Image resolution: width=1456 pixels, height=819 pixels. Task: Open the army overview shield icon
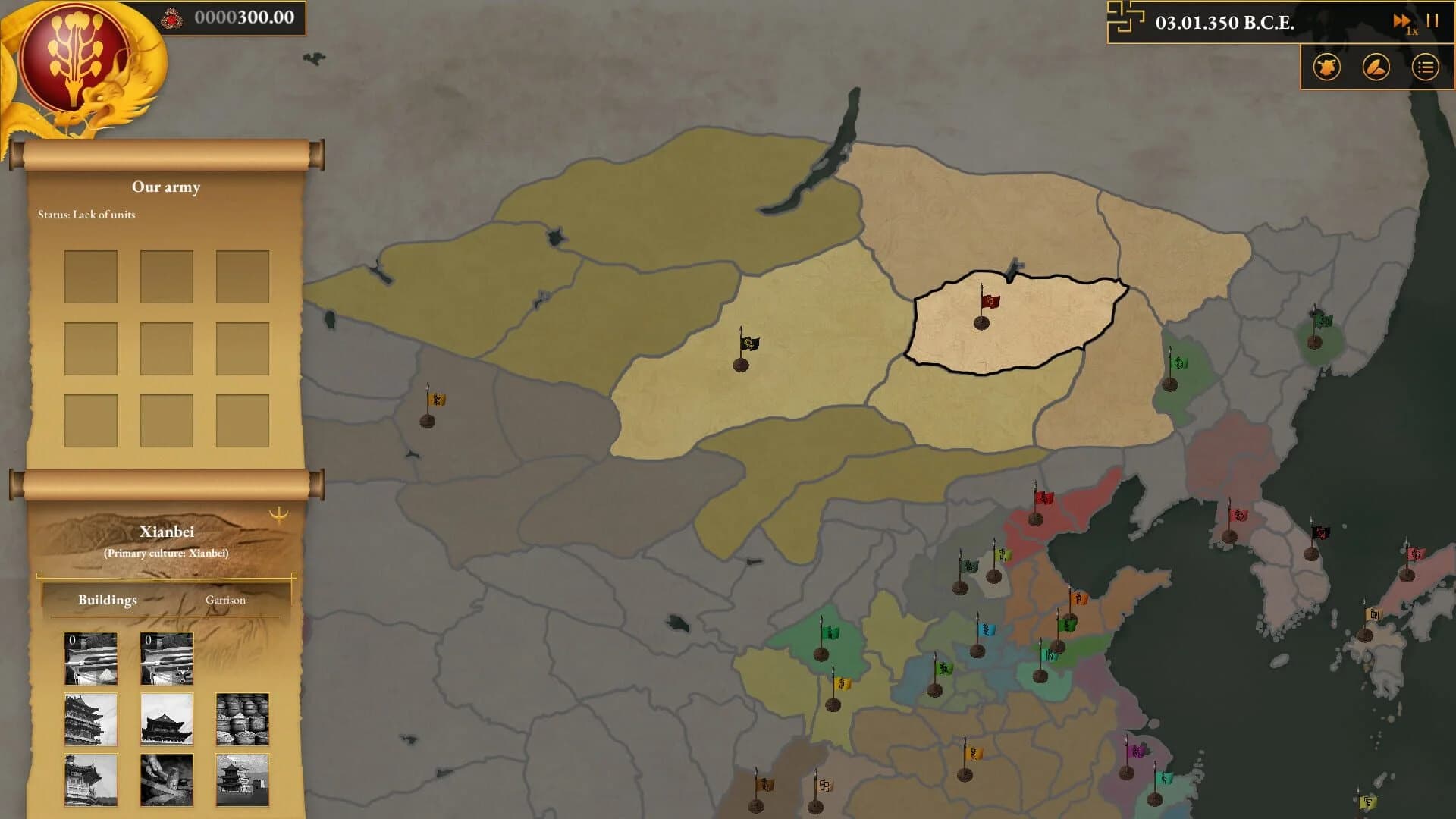pos(1327,67)
